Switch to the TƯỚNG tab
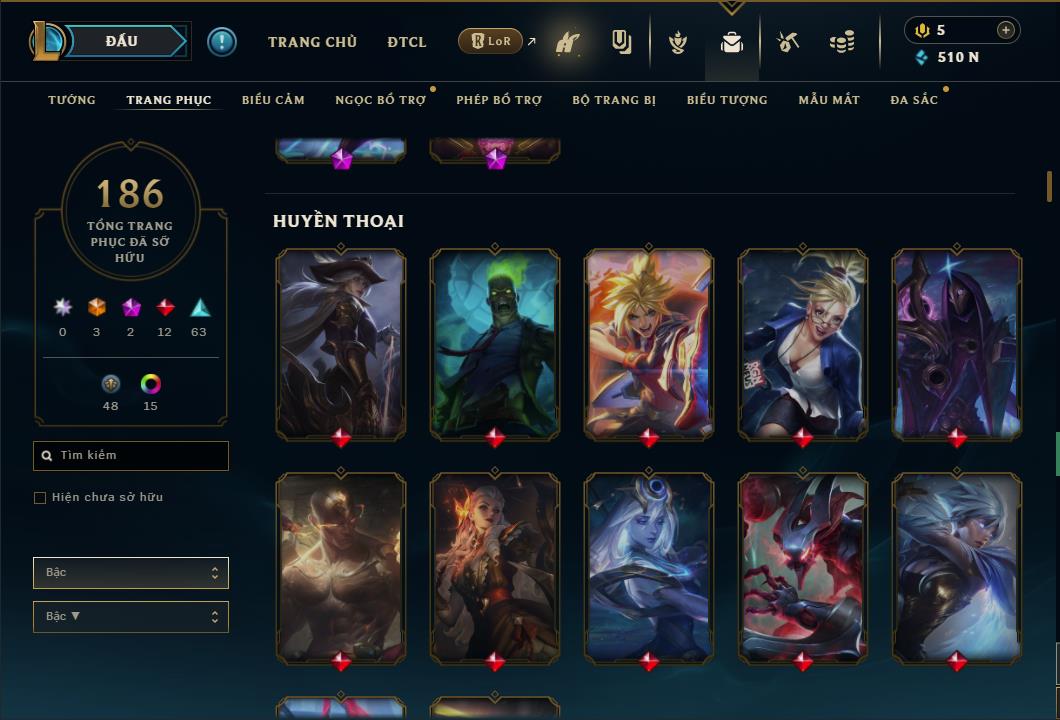 (72, 100)
